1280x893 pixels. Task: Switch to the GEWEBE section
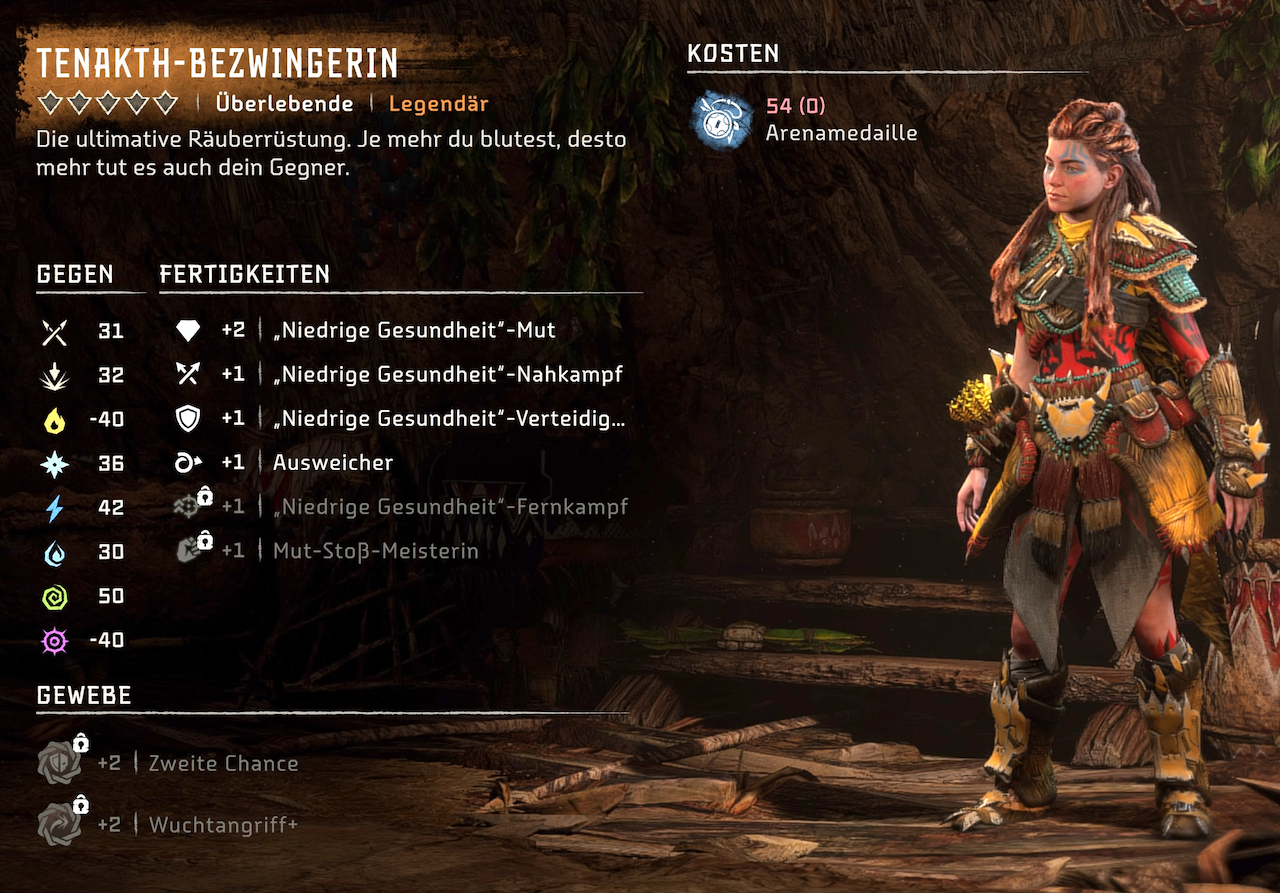pos(83,695)
